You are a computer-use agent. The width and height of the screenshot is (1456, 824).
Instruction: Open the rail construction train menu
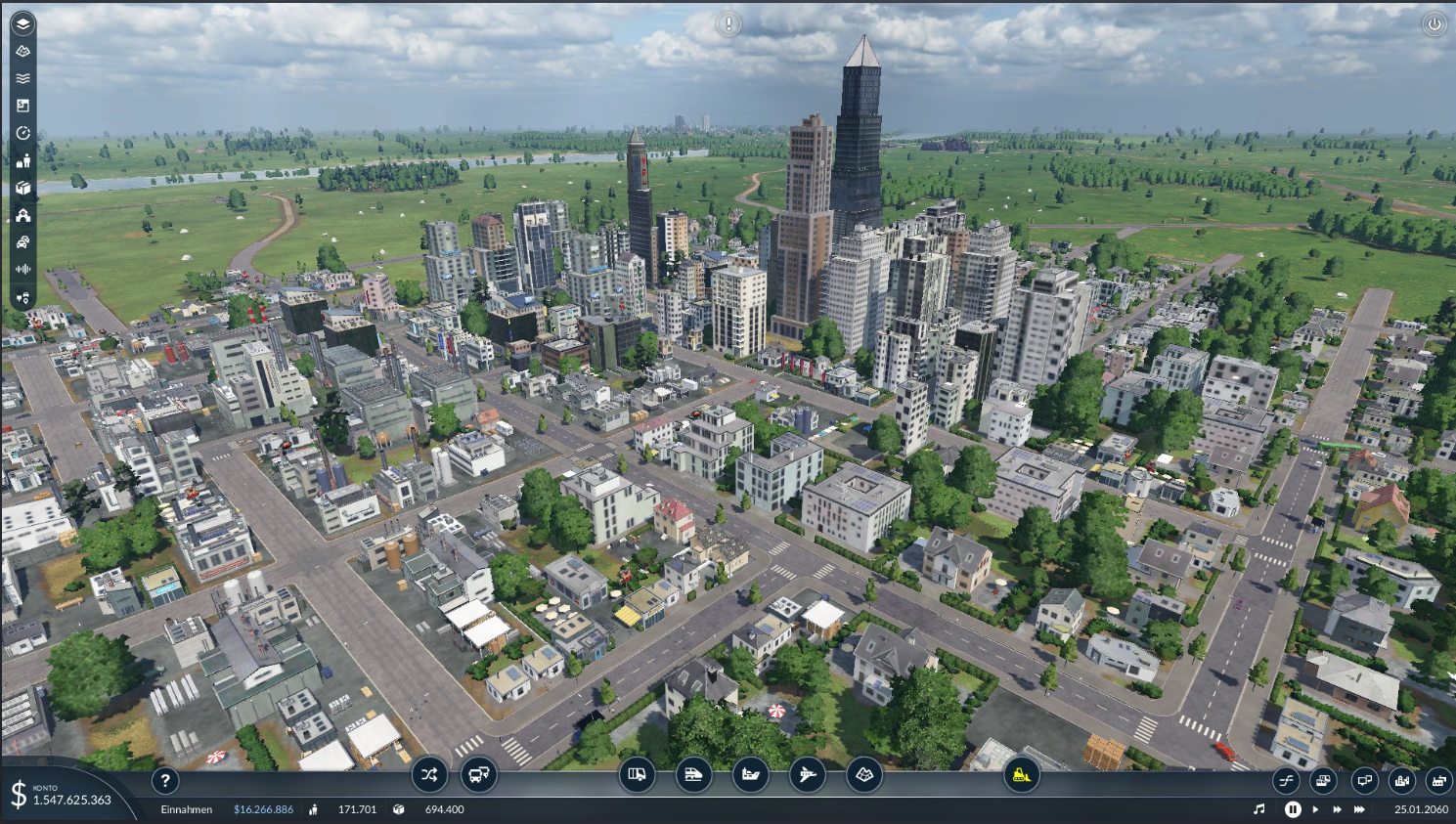click(x=694, y=775)
